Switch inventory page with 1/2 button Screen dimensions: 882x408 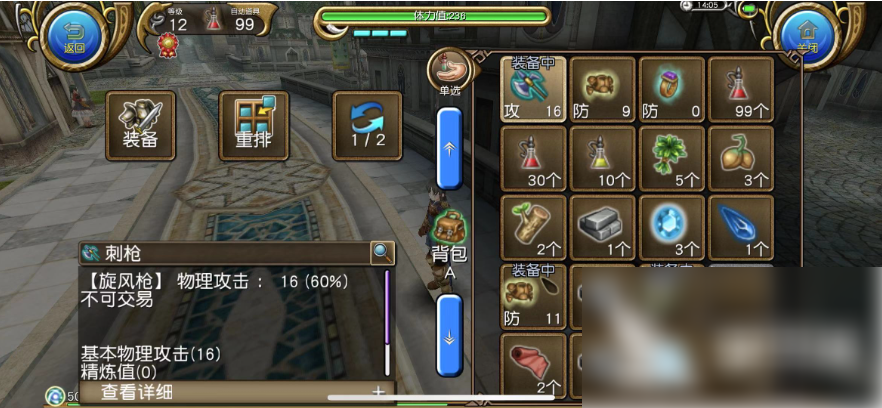tap(367, 126)
